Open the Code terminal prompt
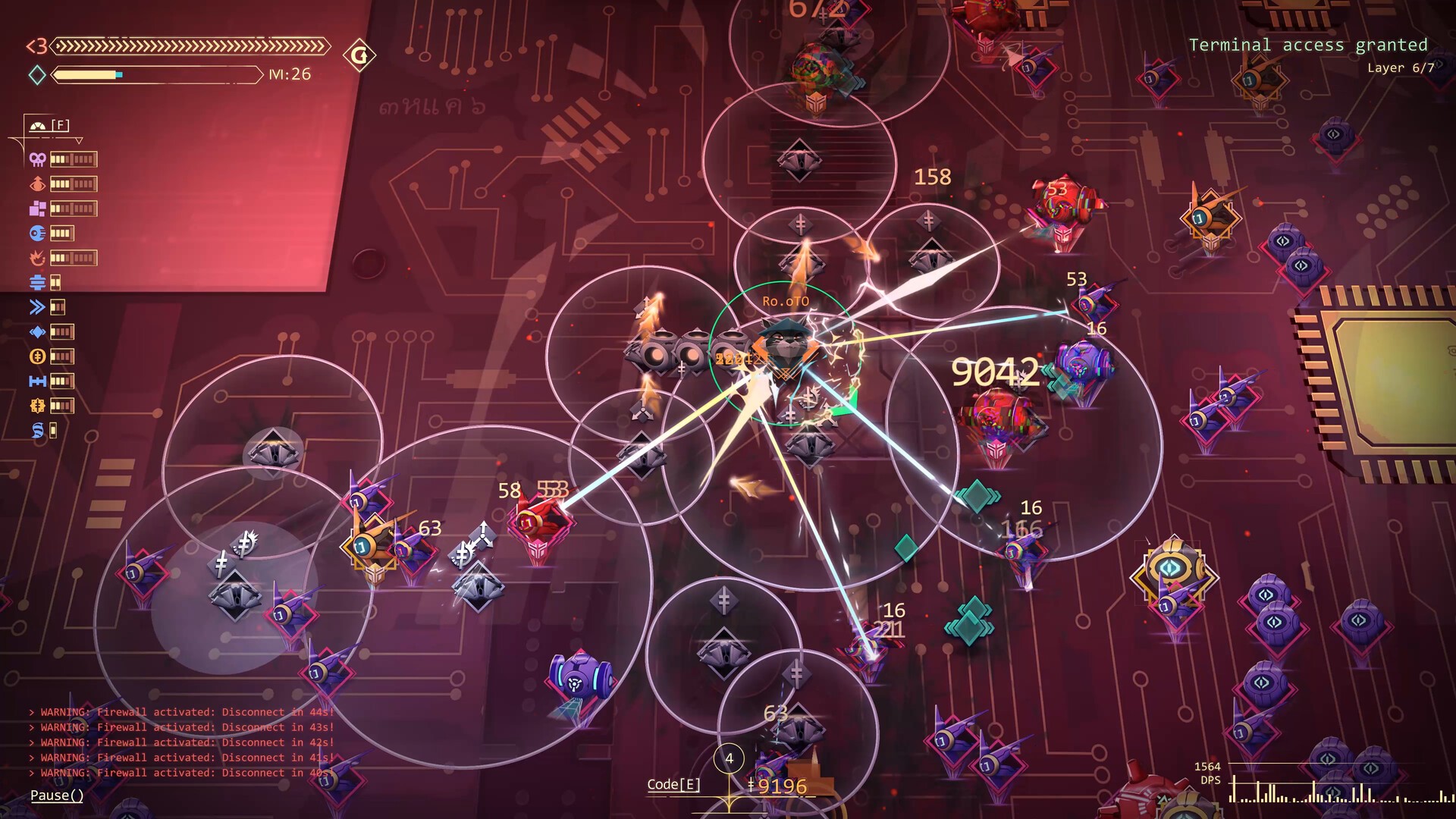This screenshot has height=819, width=1456. [673, 785]
